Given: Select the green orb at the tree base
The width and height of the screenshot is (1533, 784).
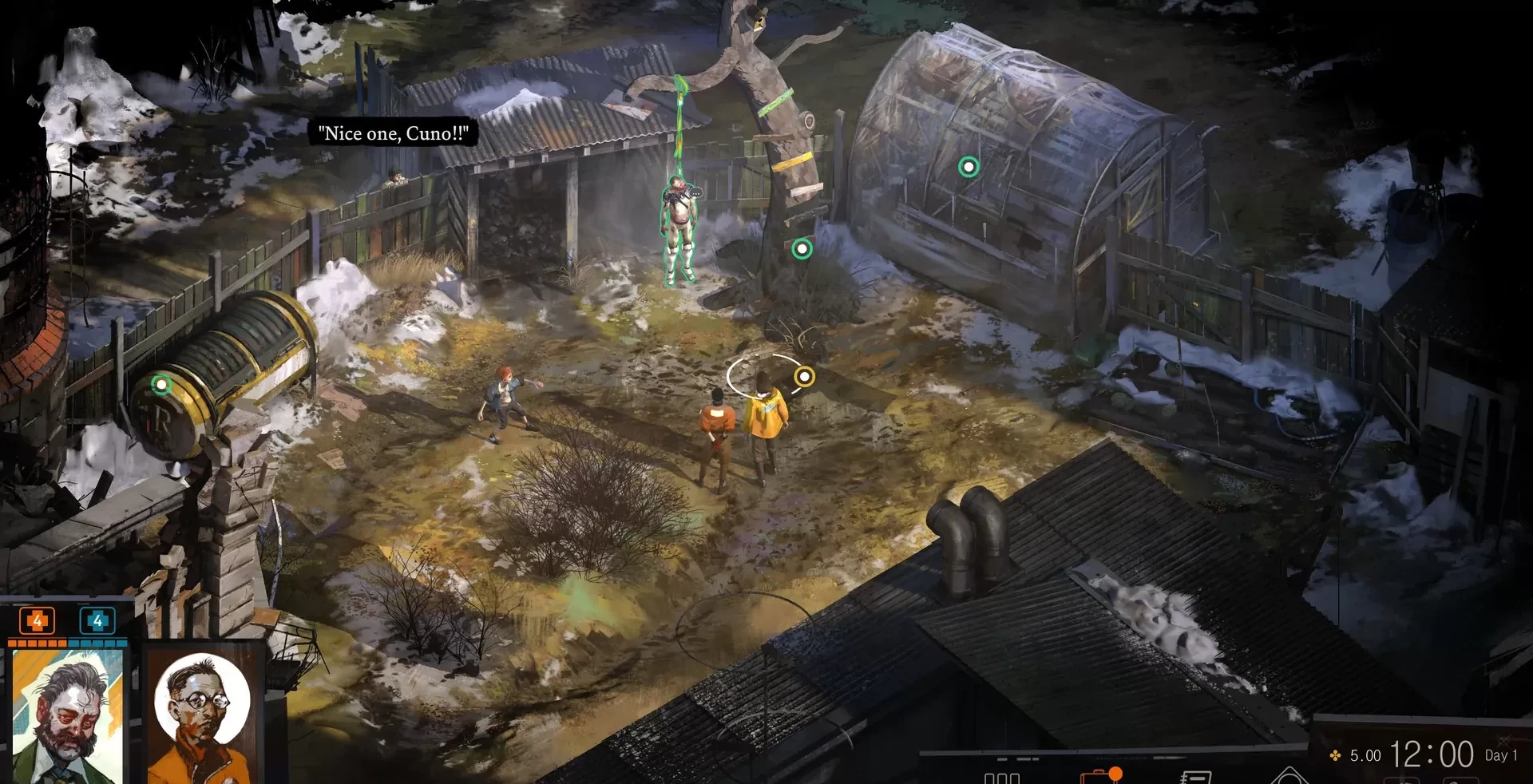Looking at the screenshot, I should pos(802,249).
